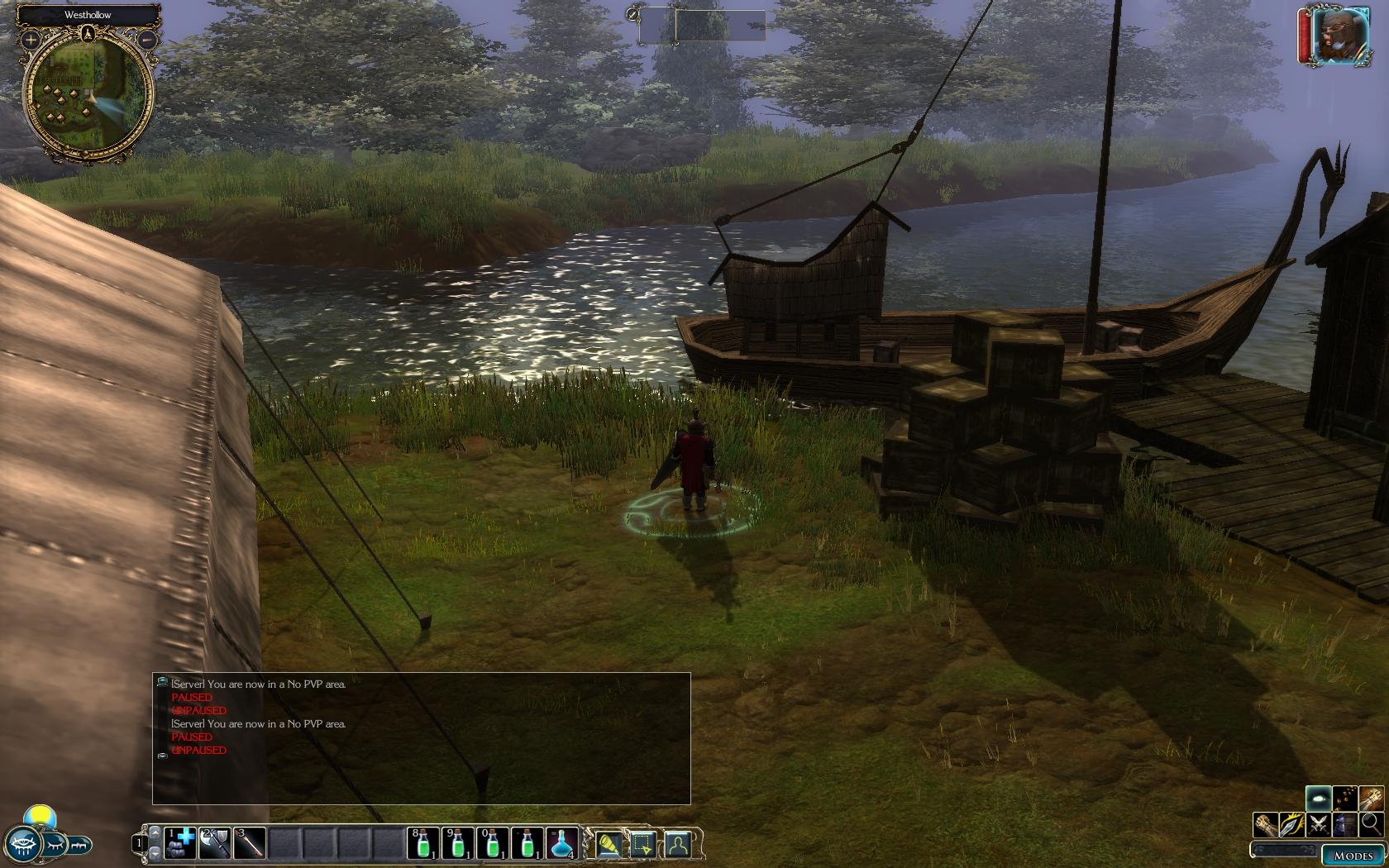Toggle the crossed swords combat mode
This screenshot has width=1389, height=868.
[x=1320, y=824]
